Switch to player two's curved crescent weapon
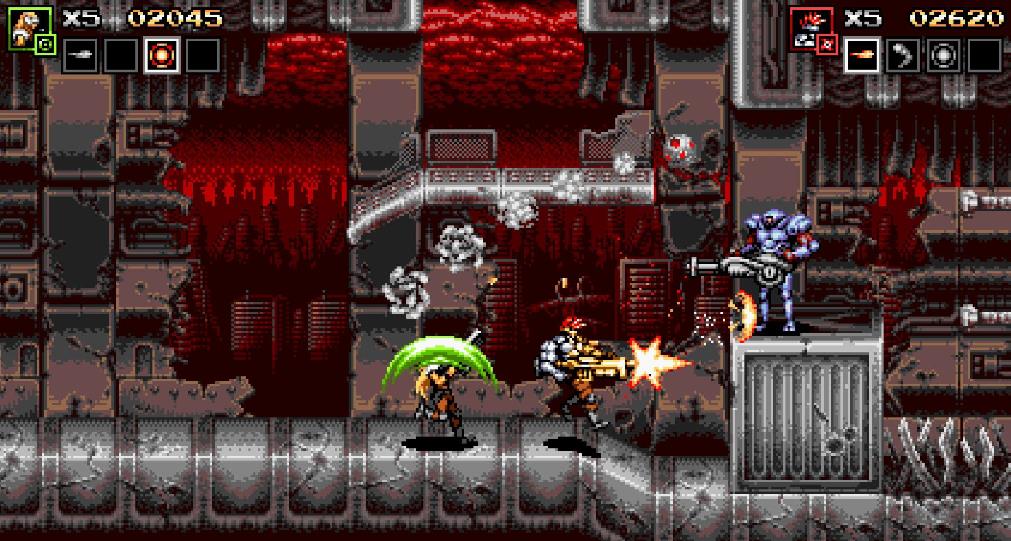Screen dimensions: 1011x541 pyautogui.click(x=903, y=56)
